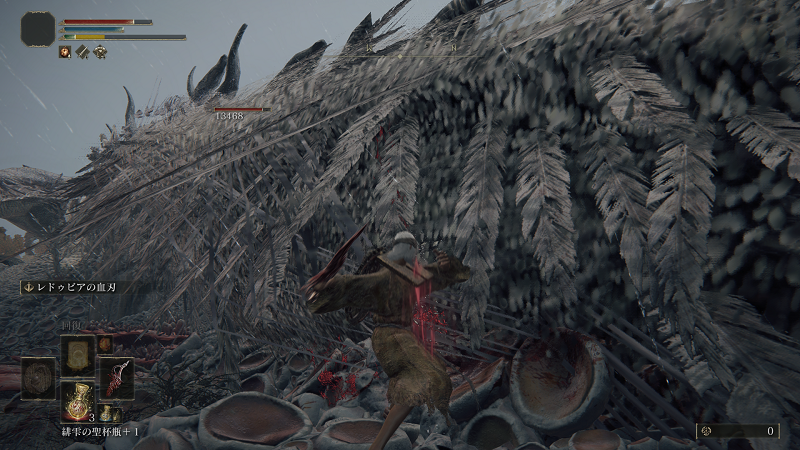Pick the small blue flask icon
Screen dimensions: 800x450
pos(105,413)
